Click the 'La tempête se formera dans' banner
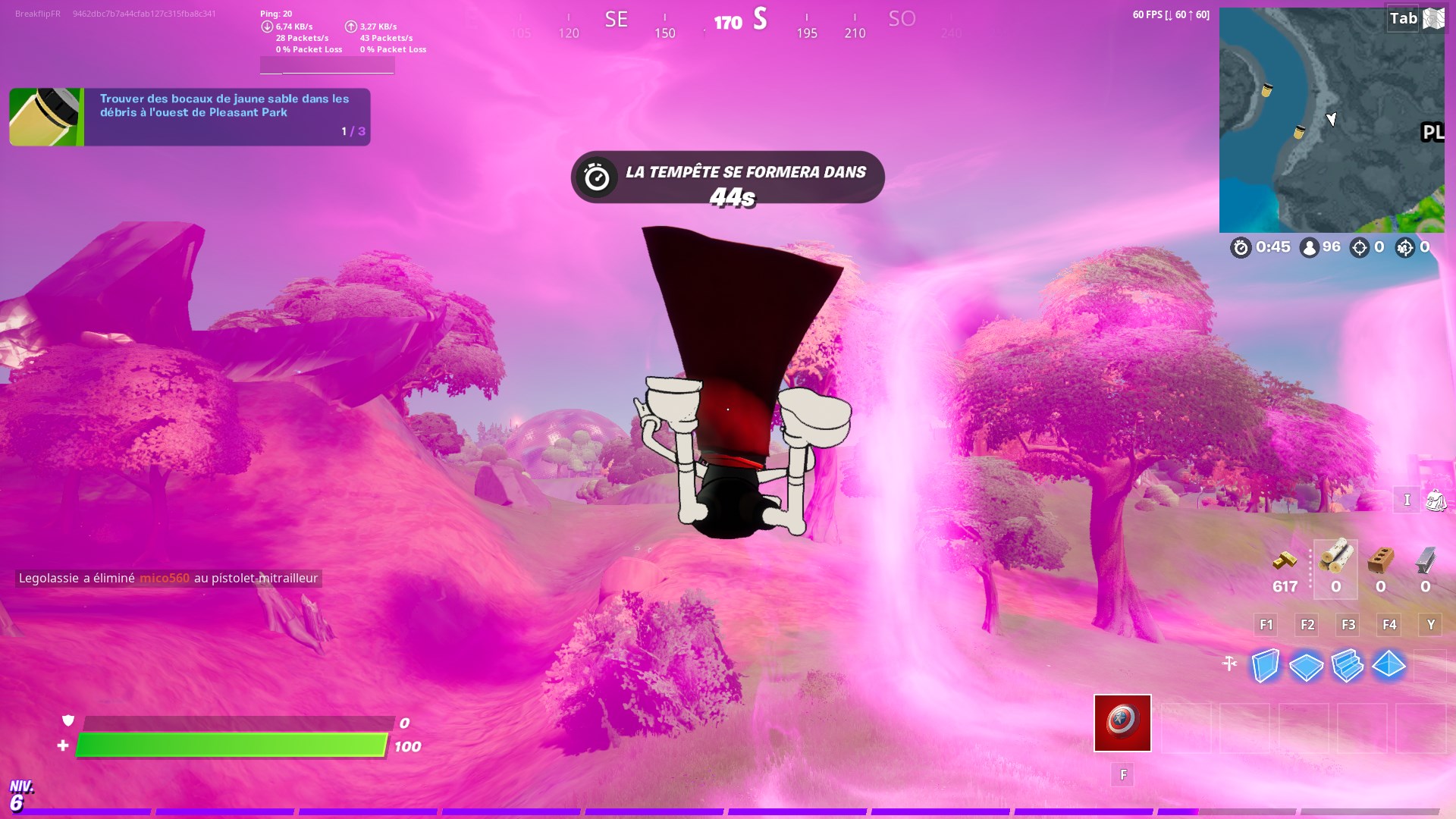Viewport: 1456px width, 819px height. tap(726, 177)
